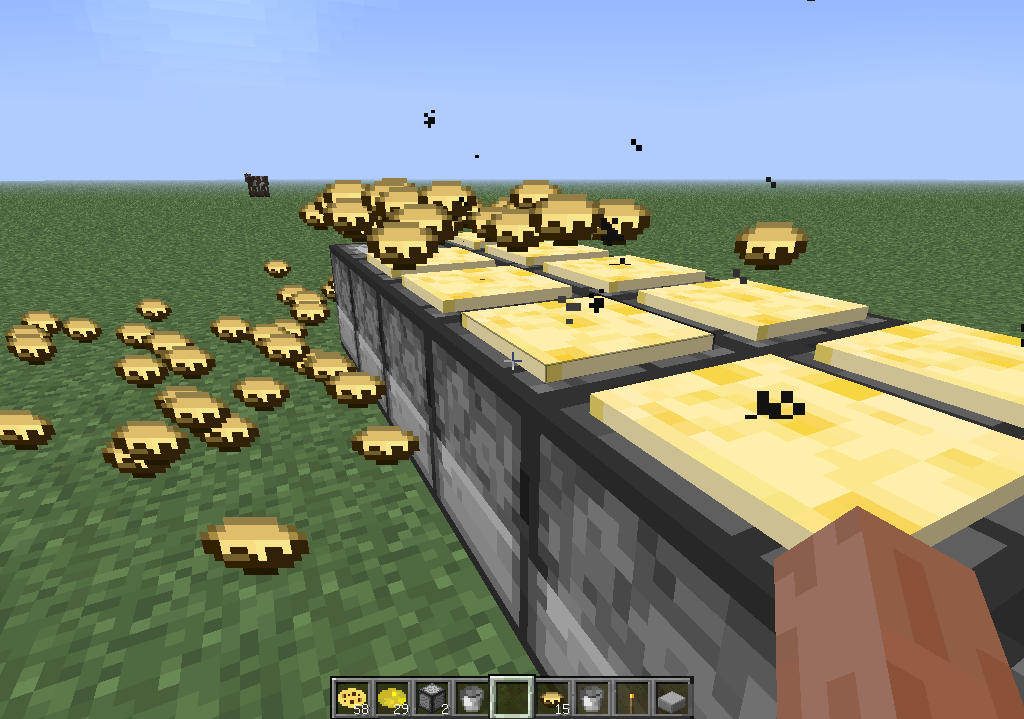Select the pancake stack of 15

pyautogui.click(x=551, y=697)
